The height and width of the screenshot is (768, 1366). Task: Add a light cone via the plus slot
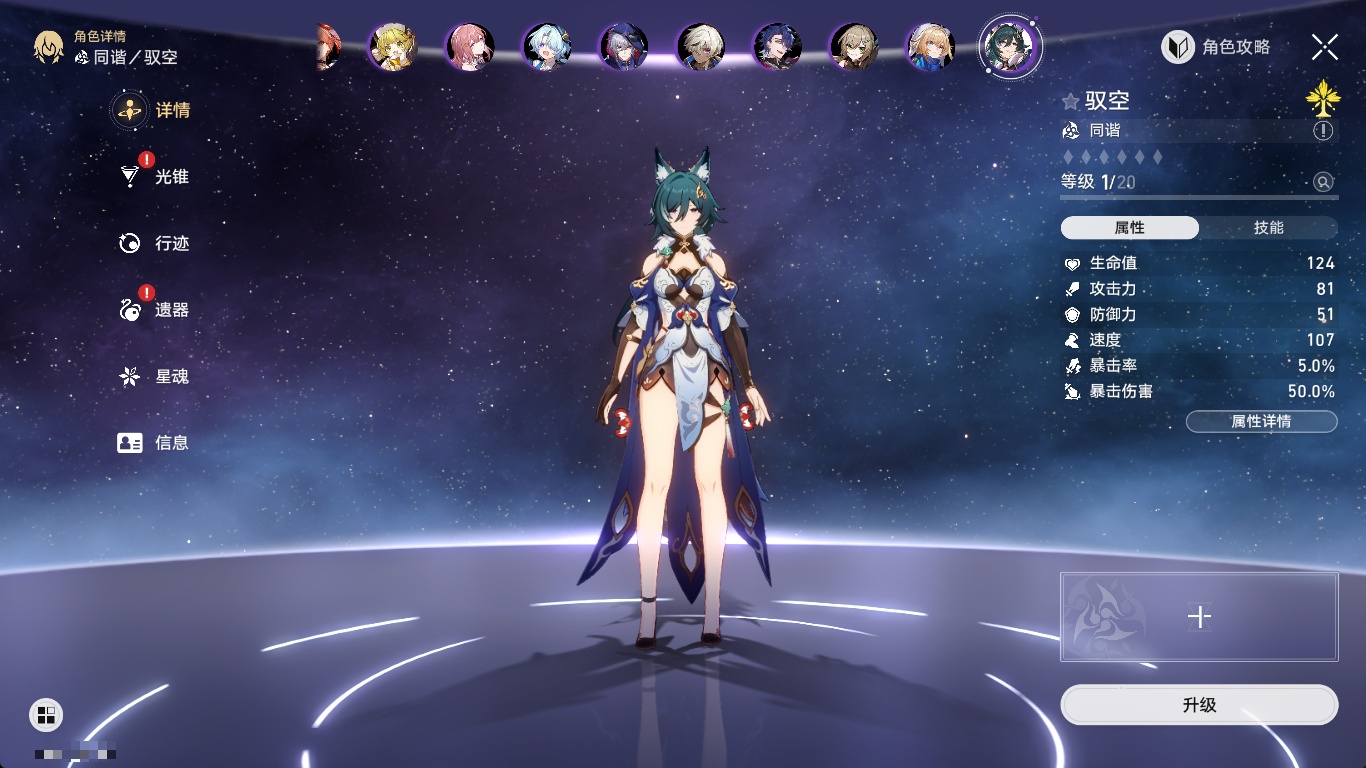(1199, 617)
